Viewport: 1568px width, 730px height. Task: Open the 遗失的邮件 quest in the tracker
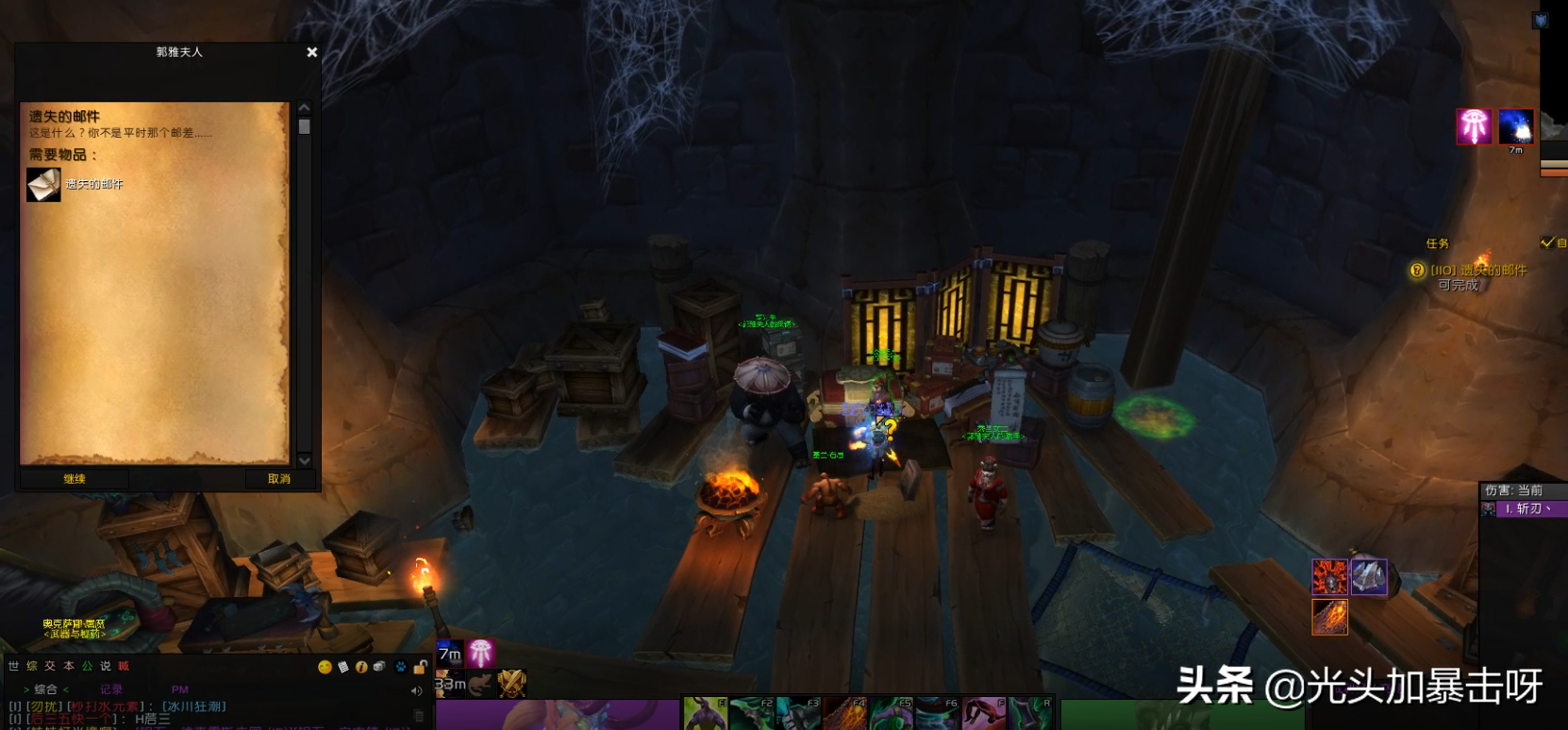click(1477, 271)
